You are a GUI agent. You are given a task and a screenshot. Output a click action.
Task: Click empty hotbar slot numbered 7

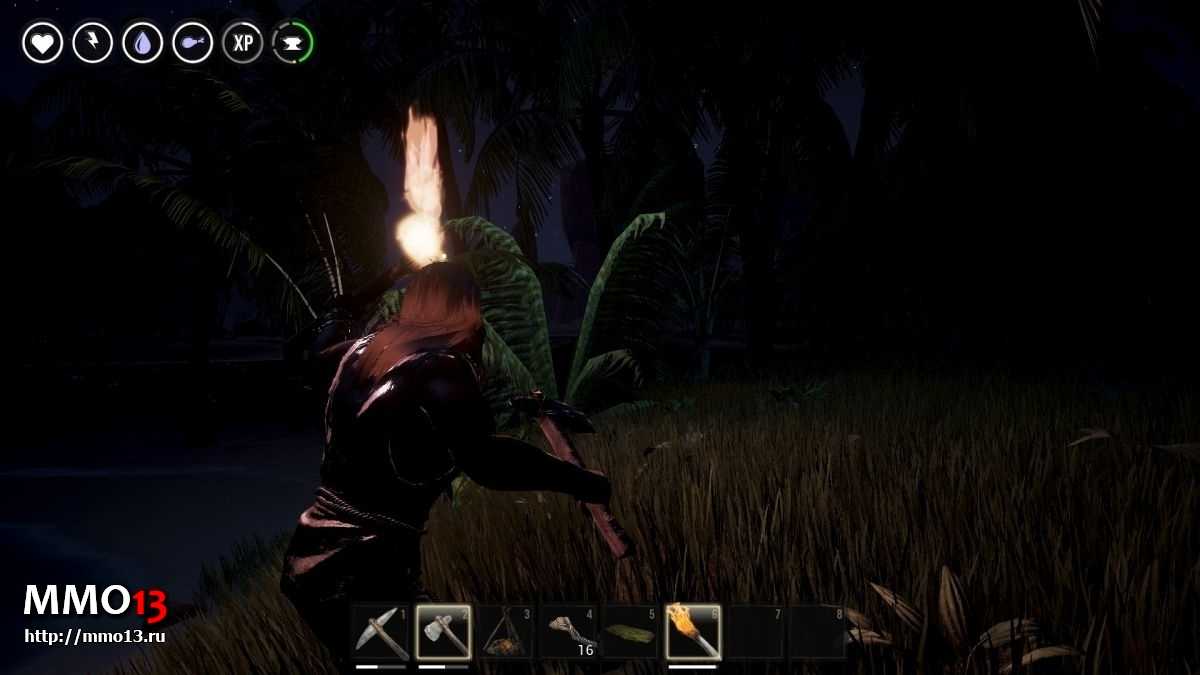pos(755,632)
